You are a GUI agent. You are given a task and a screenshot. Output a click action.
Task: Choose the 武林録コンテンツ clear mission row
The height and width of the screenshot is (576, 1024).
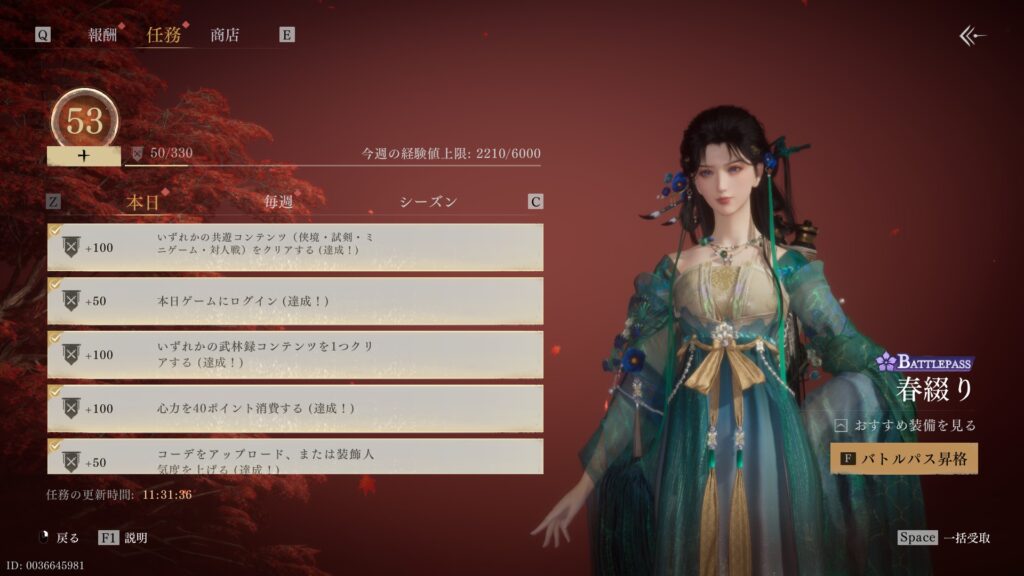(295, 354)
